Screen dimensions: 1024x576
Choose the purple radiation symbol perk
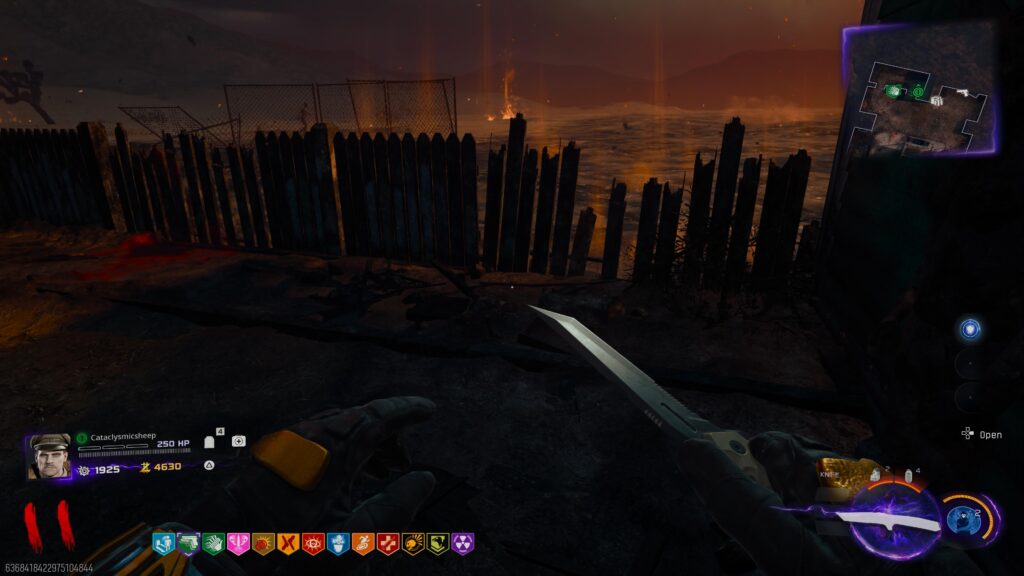[462, 543]
